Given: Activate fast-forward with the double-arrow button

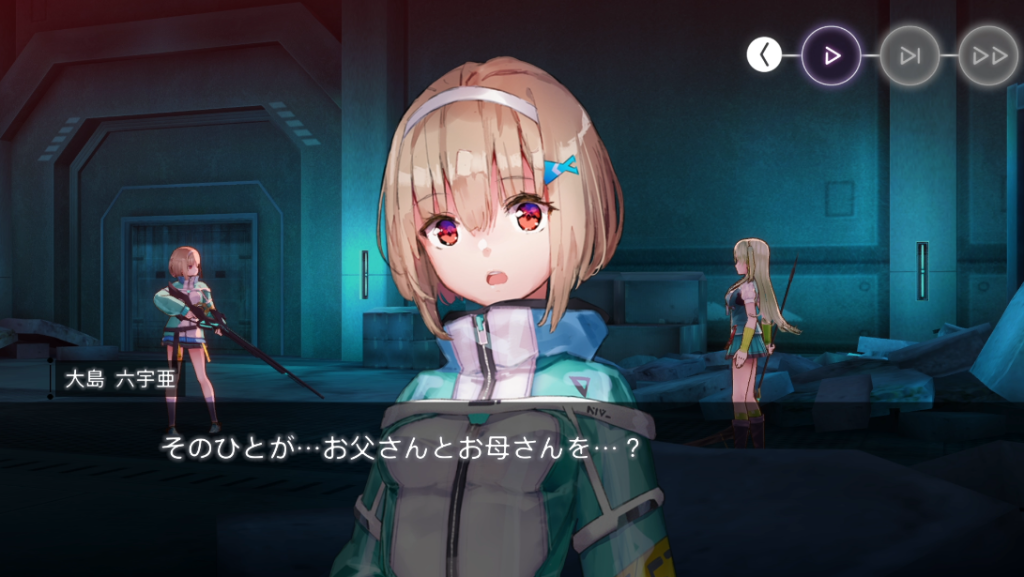Looking at the screenshot, I should (988, 55).
